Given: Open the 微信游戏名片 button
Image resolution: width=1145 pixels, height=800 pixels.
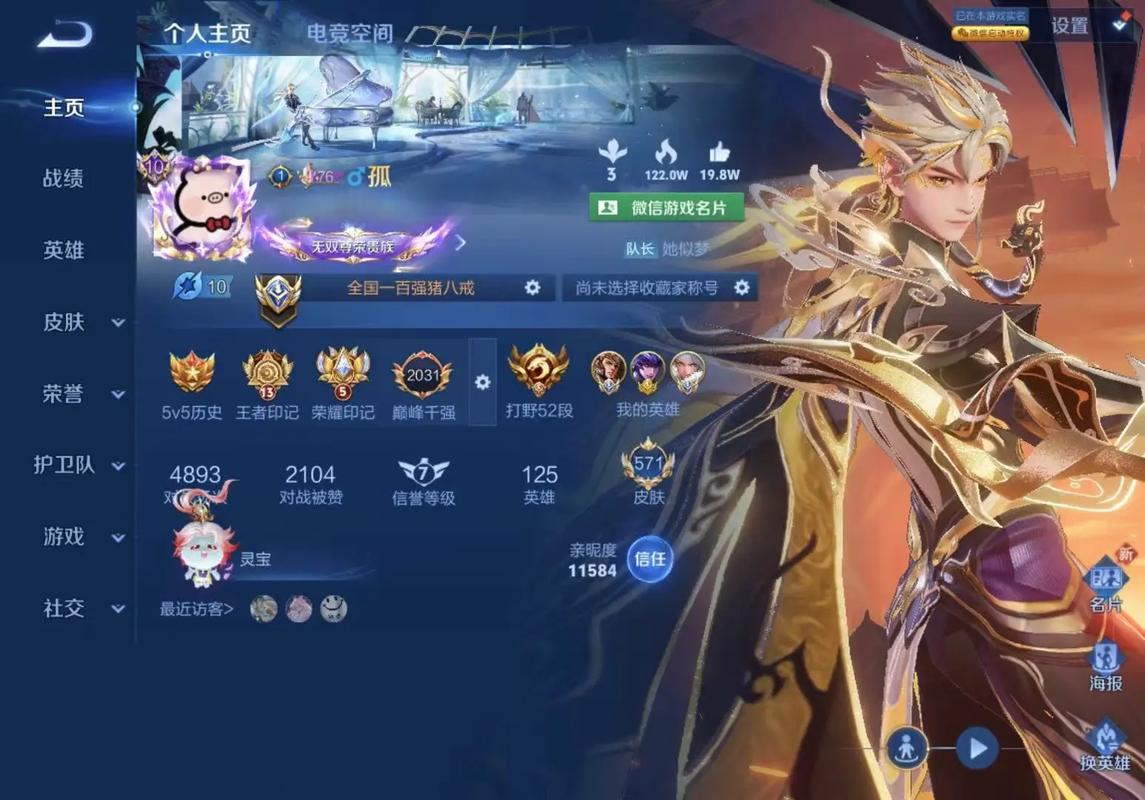Looking at the screenshot, I should point(666,208).
